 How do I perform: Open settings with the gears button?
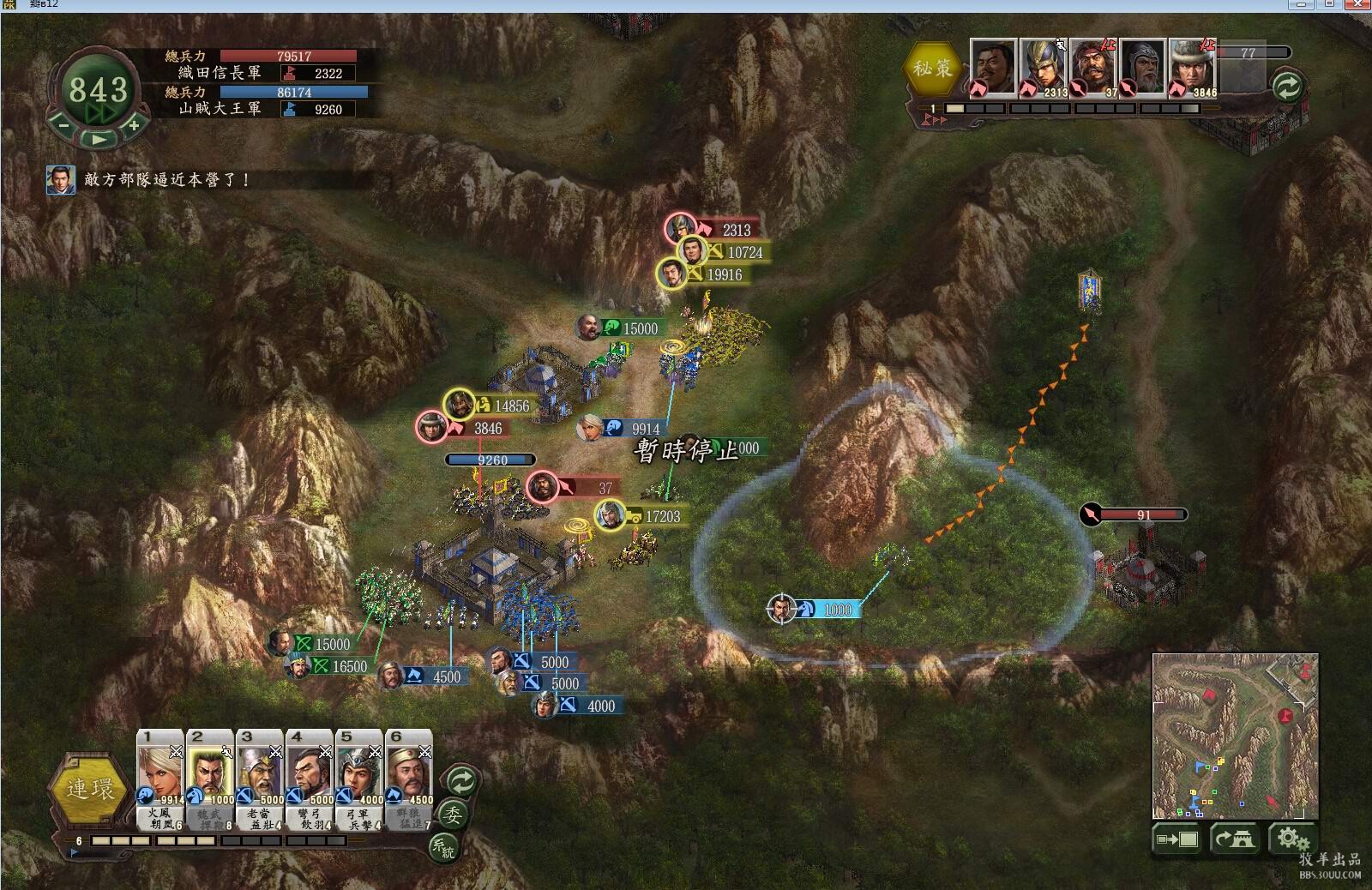tap(1291, 839)
